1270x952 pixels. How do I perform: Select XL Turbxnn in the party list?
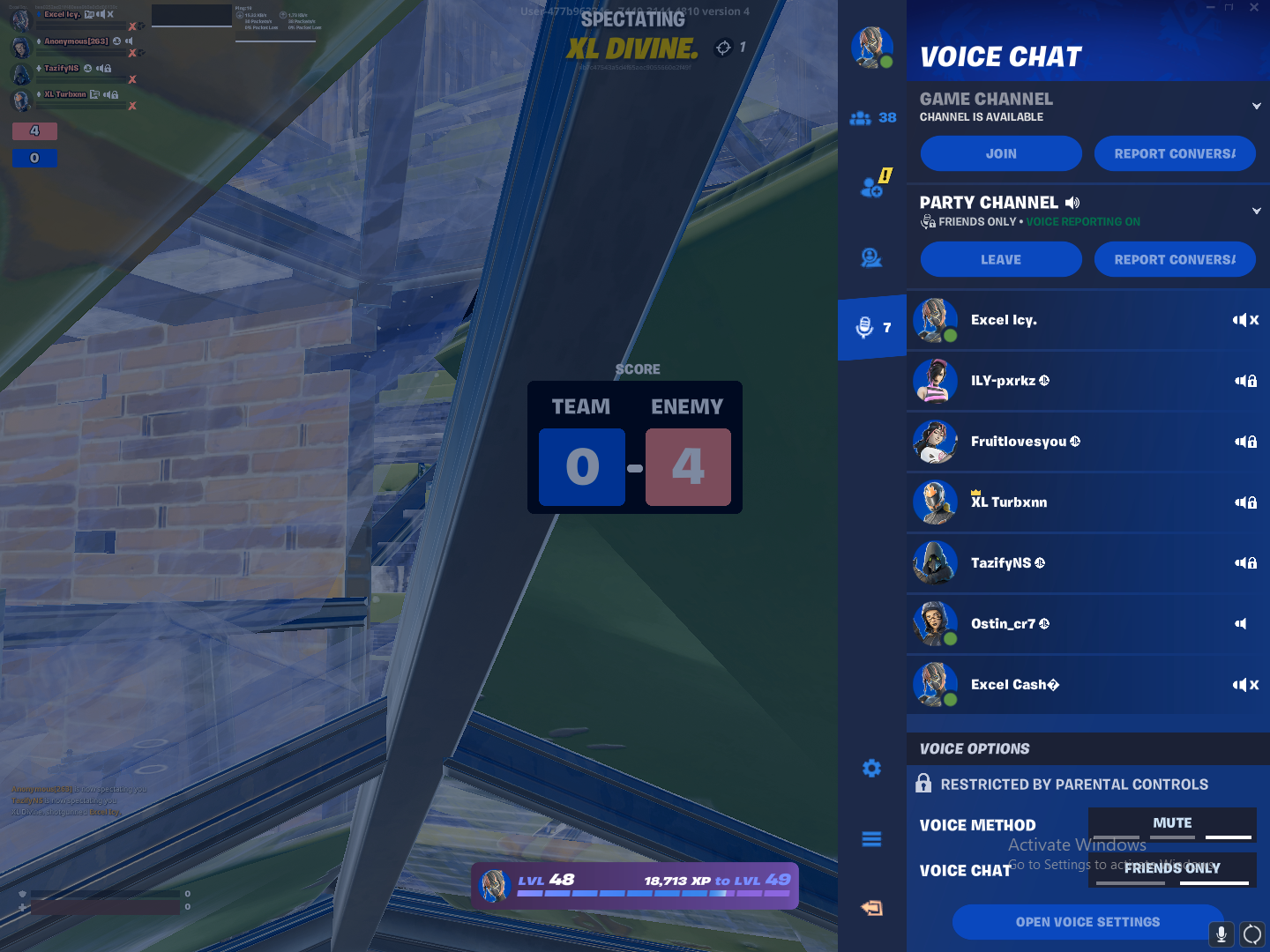1009,502
